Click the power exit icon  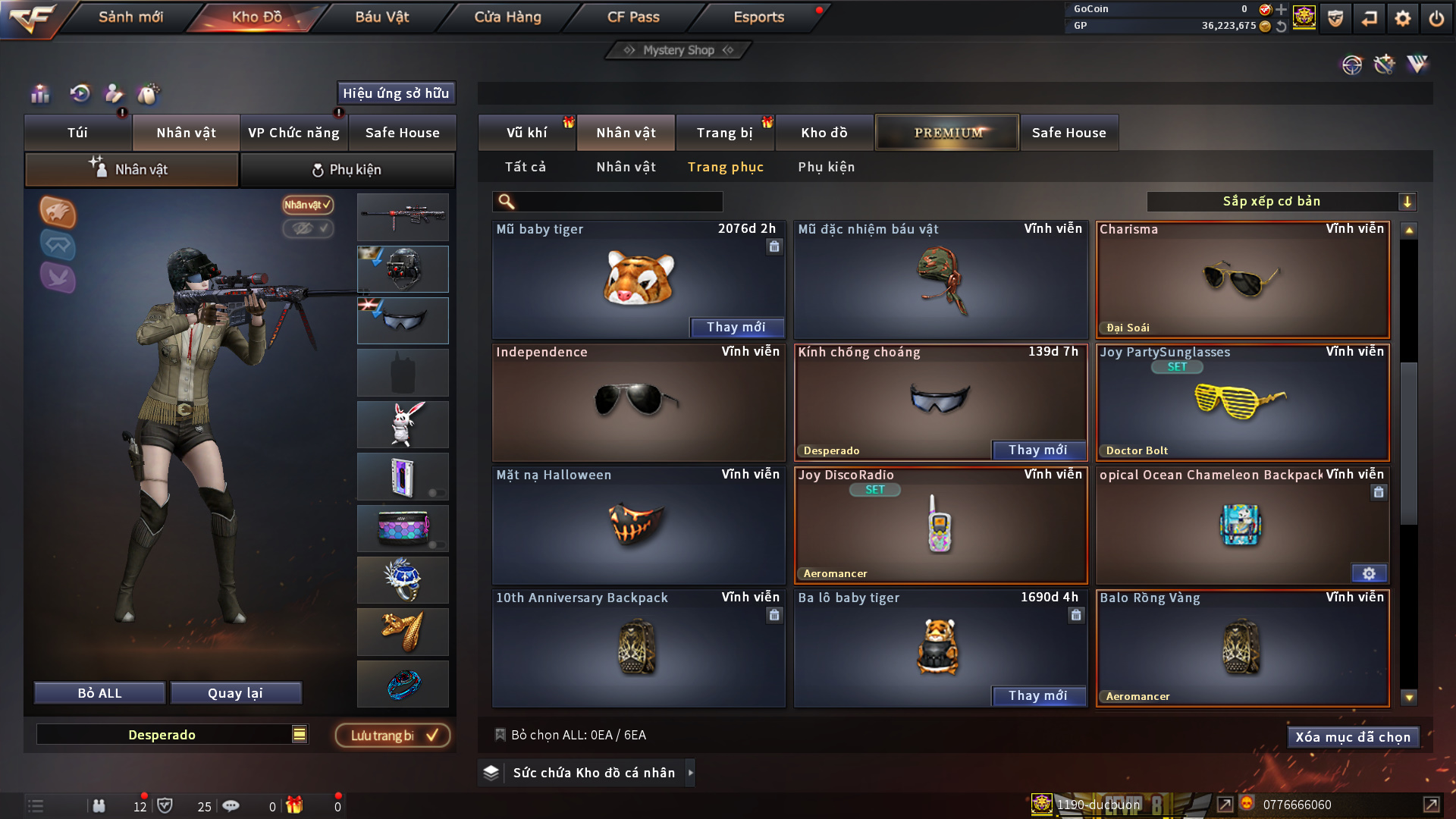pos(1436,18)
